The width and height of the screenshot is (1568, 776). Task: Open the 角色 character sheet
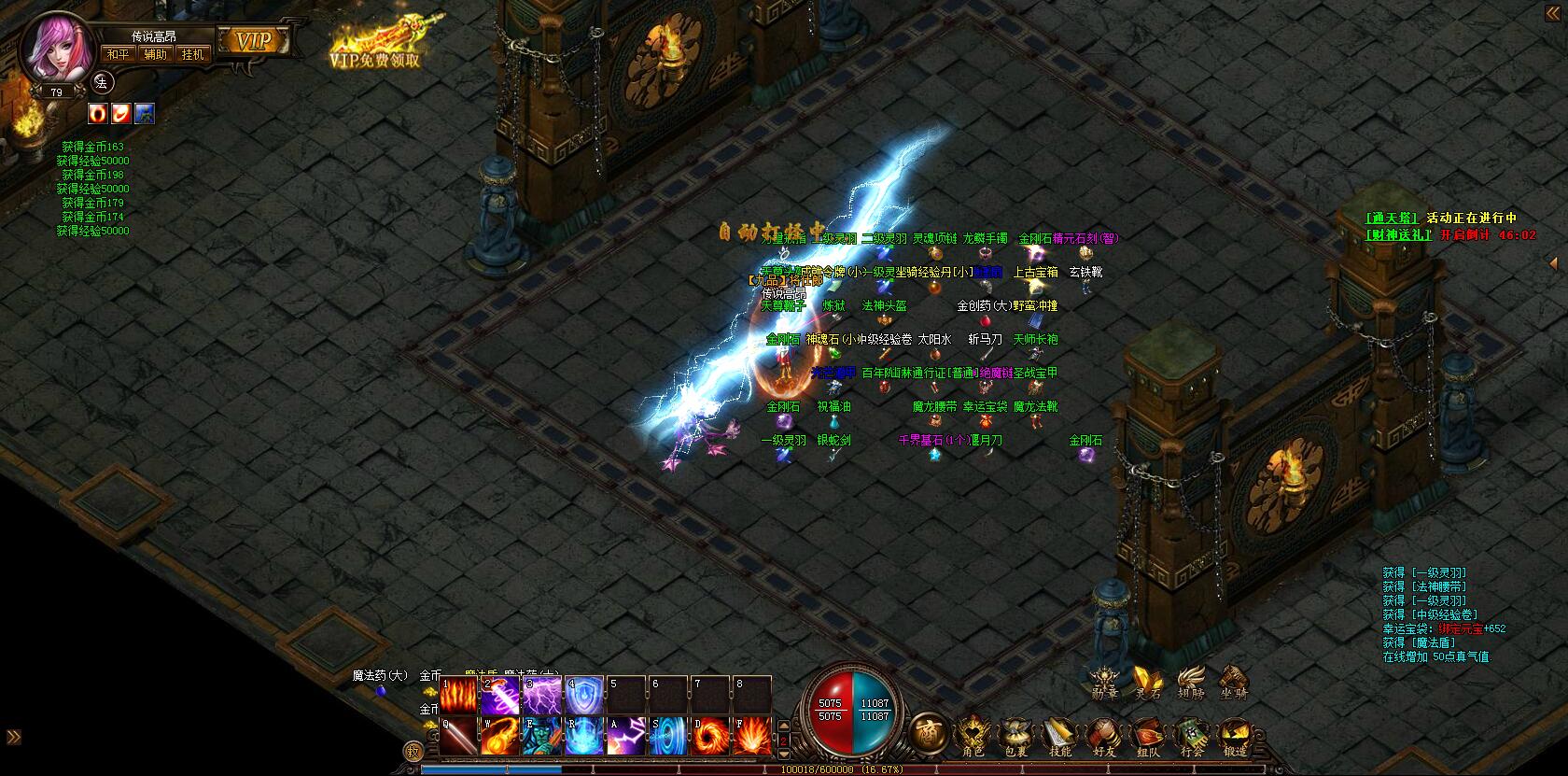click(973, 737)
